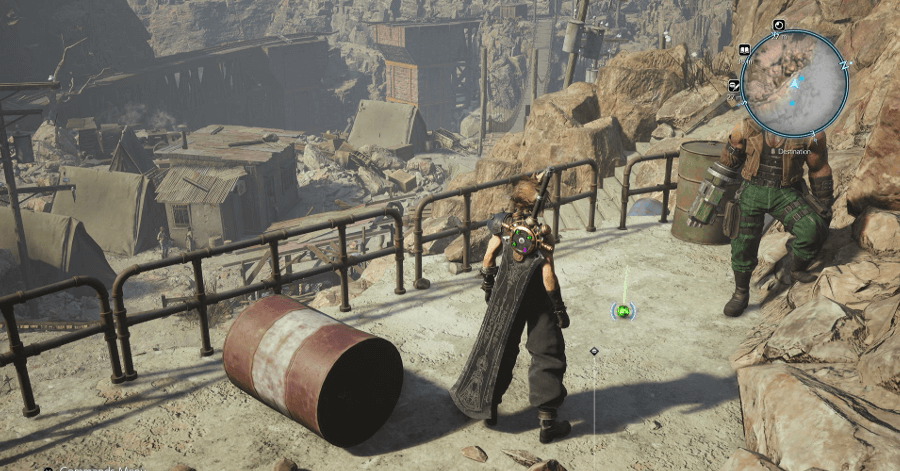Open the circular minimap
The width and height of the screenshot is (900, 471).
tap(795, 82)
